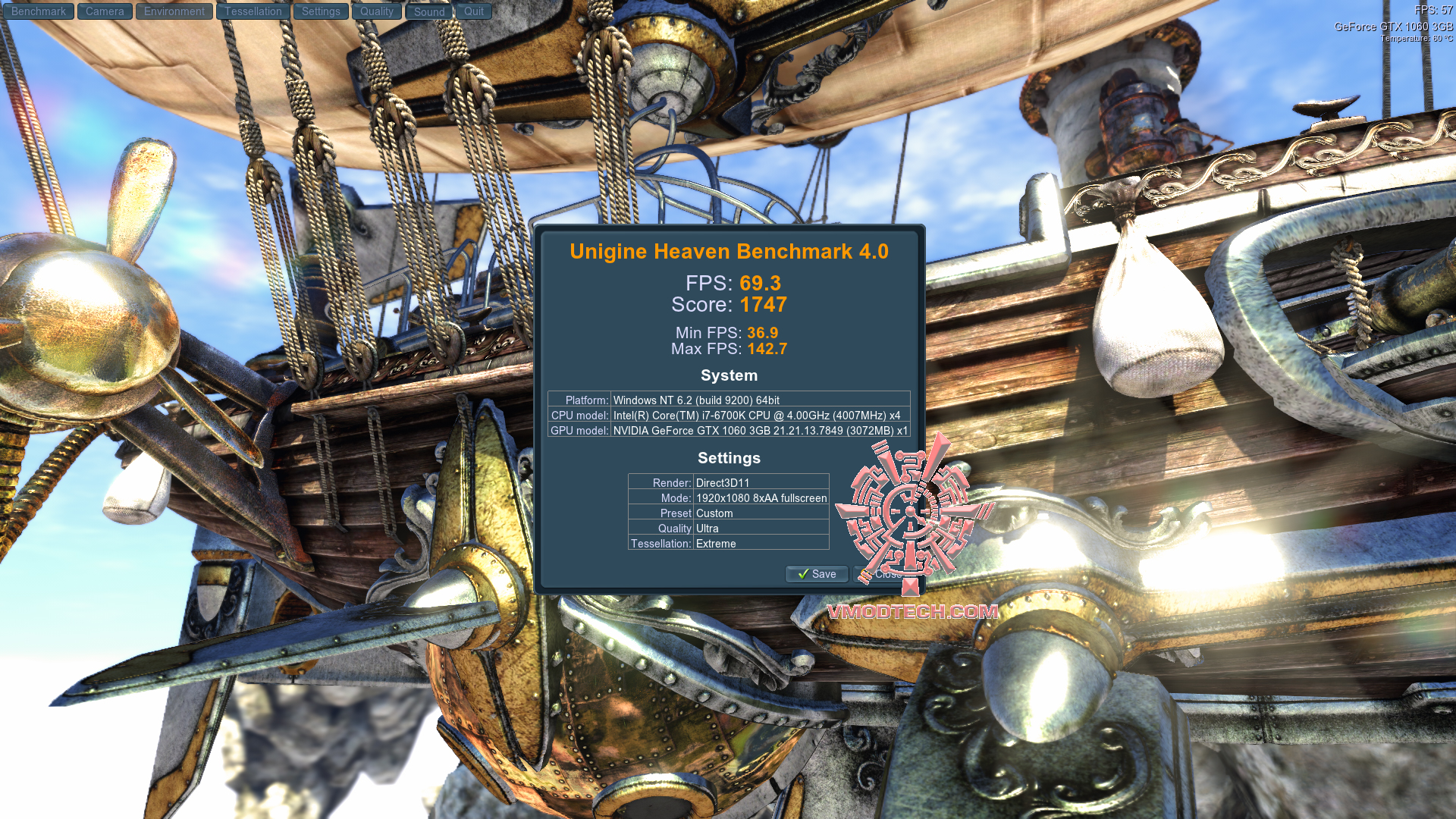Close the results dialog

coord(882,574)
